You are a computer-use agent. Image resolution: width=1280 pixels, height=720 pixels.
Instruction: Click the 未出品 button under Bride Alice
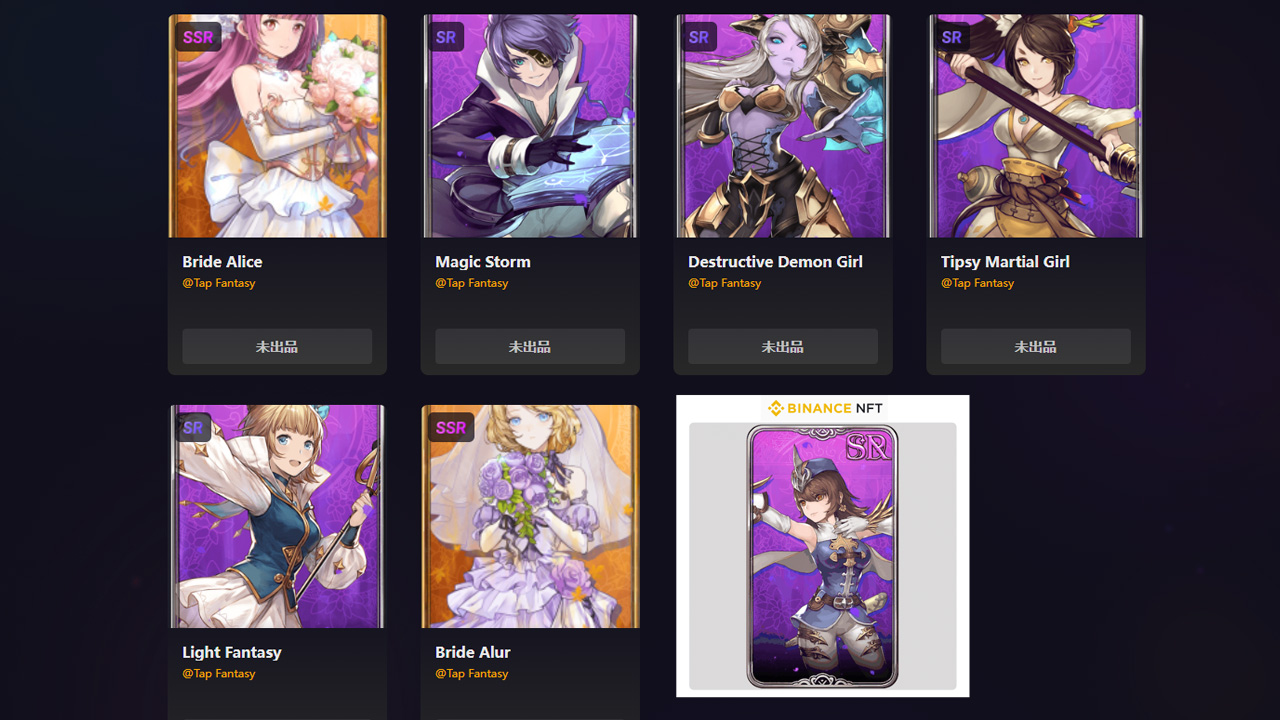276,346
